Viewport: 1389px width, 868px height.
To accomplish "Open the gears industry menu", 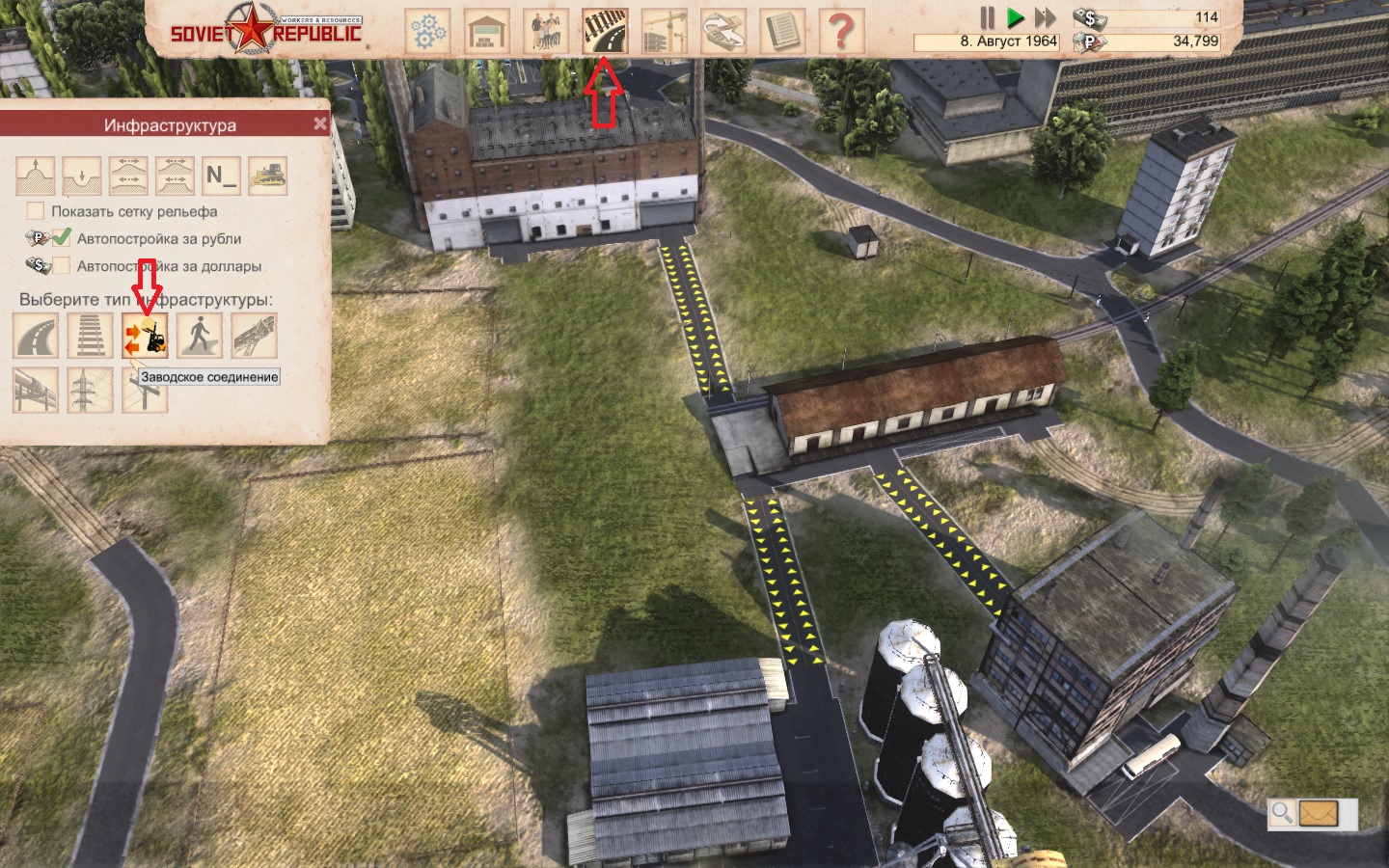I will click(427, 31).
